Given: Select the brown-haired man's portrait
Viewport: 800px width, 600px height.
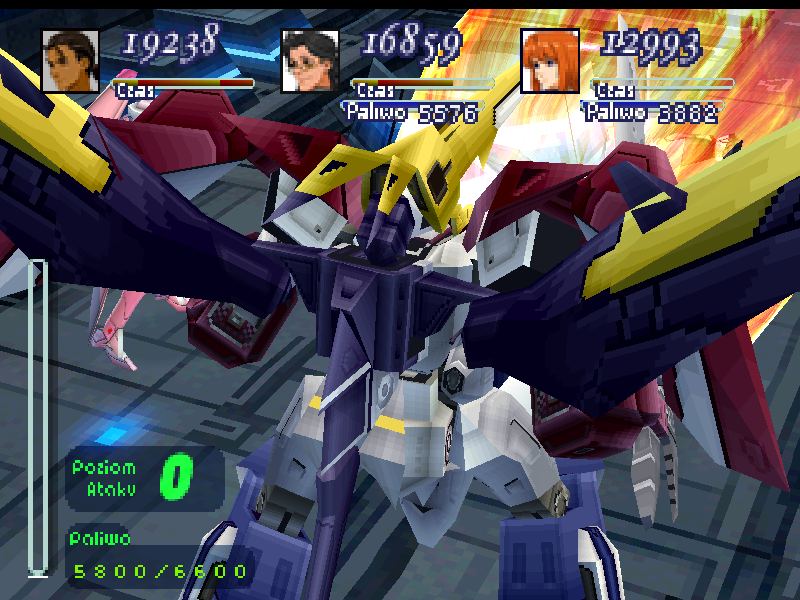Looking at the screenshot, I should [71, 61].
